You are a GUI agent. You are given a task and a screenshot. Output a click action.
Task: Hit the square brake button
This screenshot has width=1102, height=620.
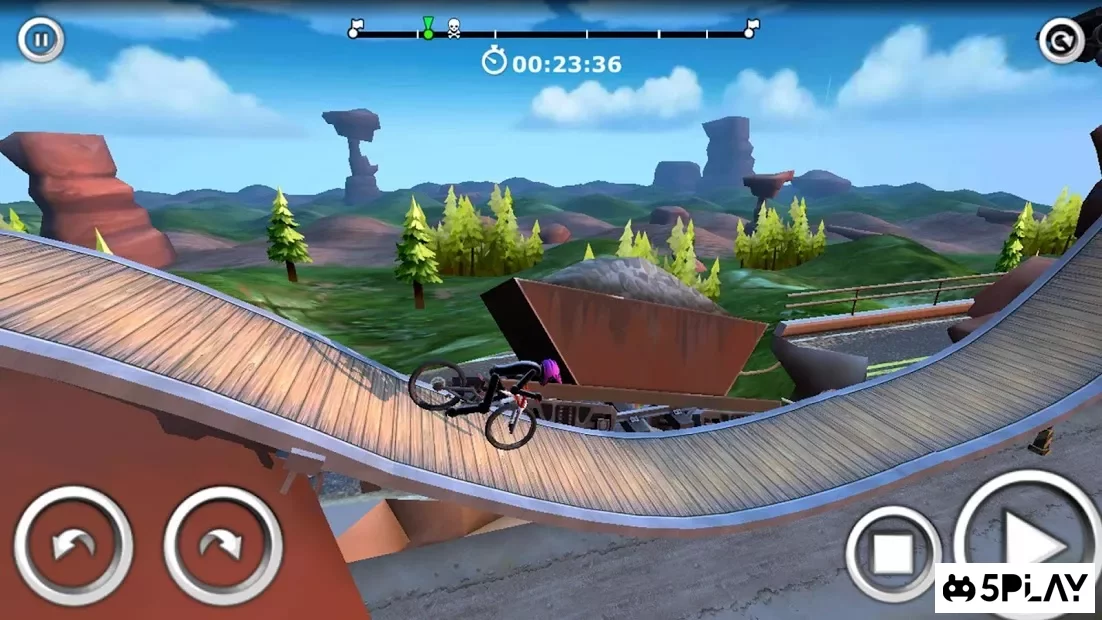coord(892,553)
